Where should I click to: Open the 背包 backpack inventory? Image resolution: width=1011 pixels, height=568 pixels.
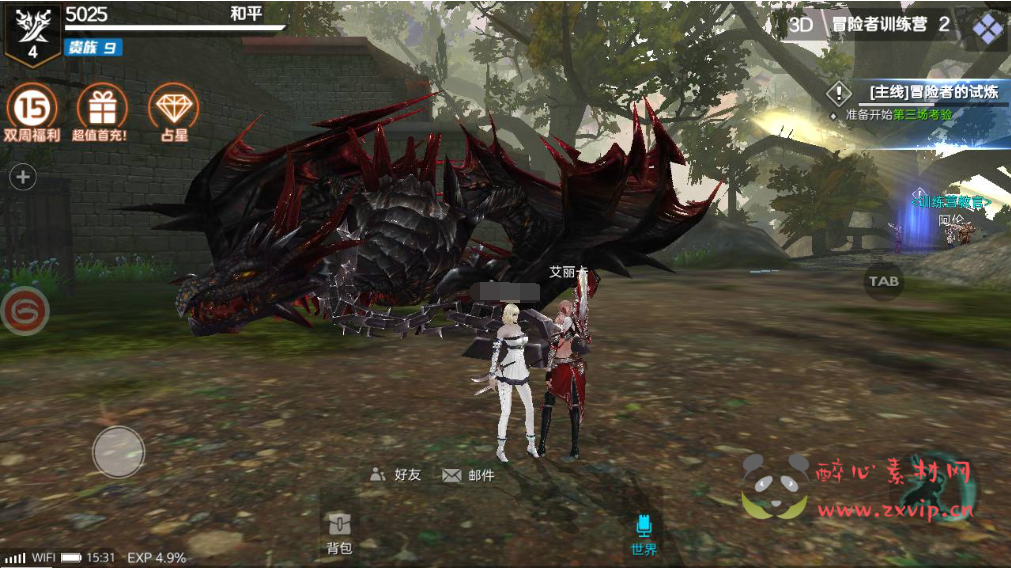(x=339, y=534)
